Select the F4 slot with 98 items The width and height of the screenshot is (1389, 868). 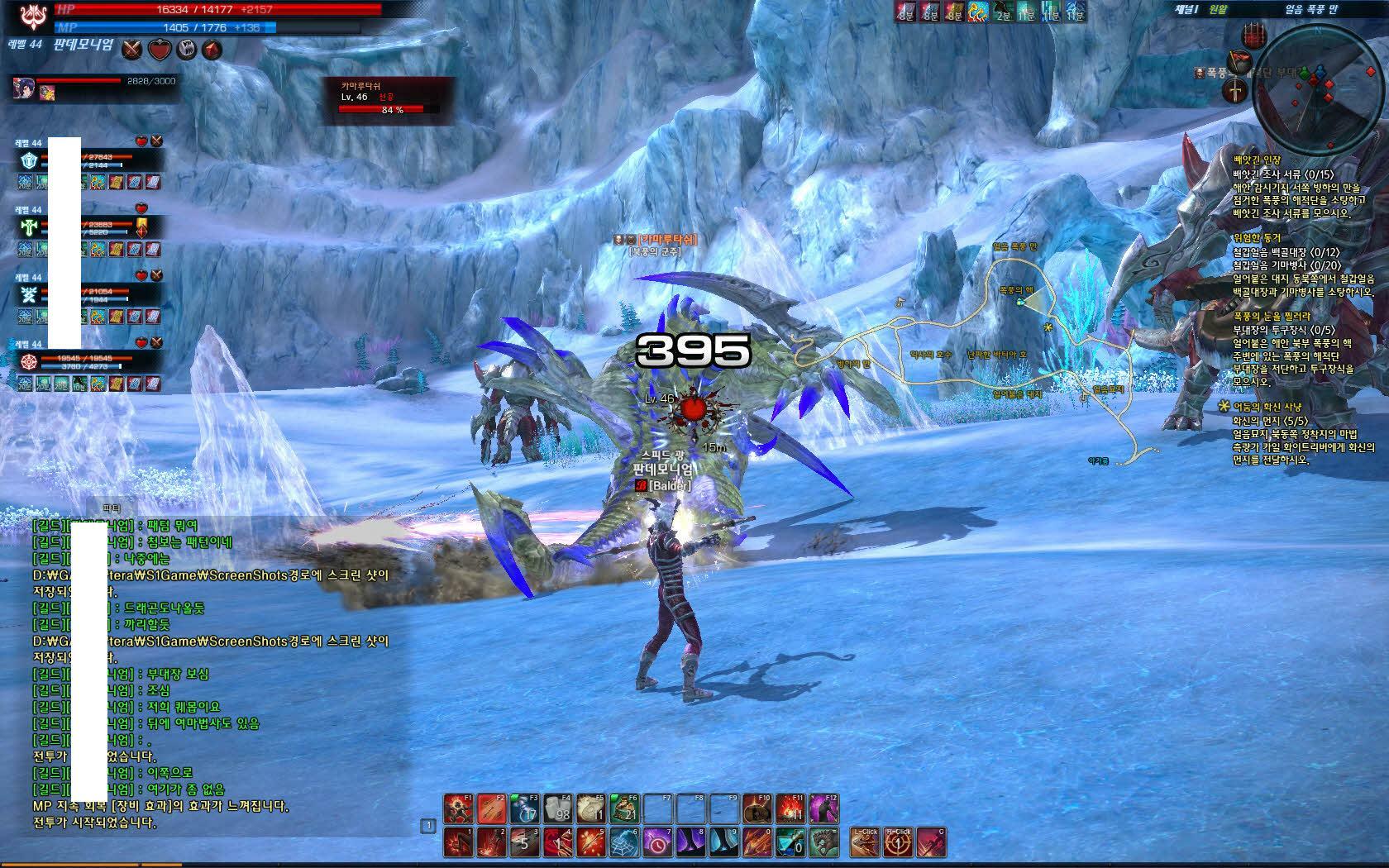(558, 808)
